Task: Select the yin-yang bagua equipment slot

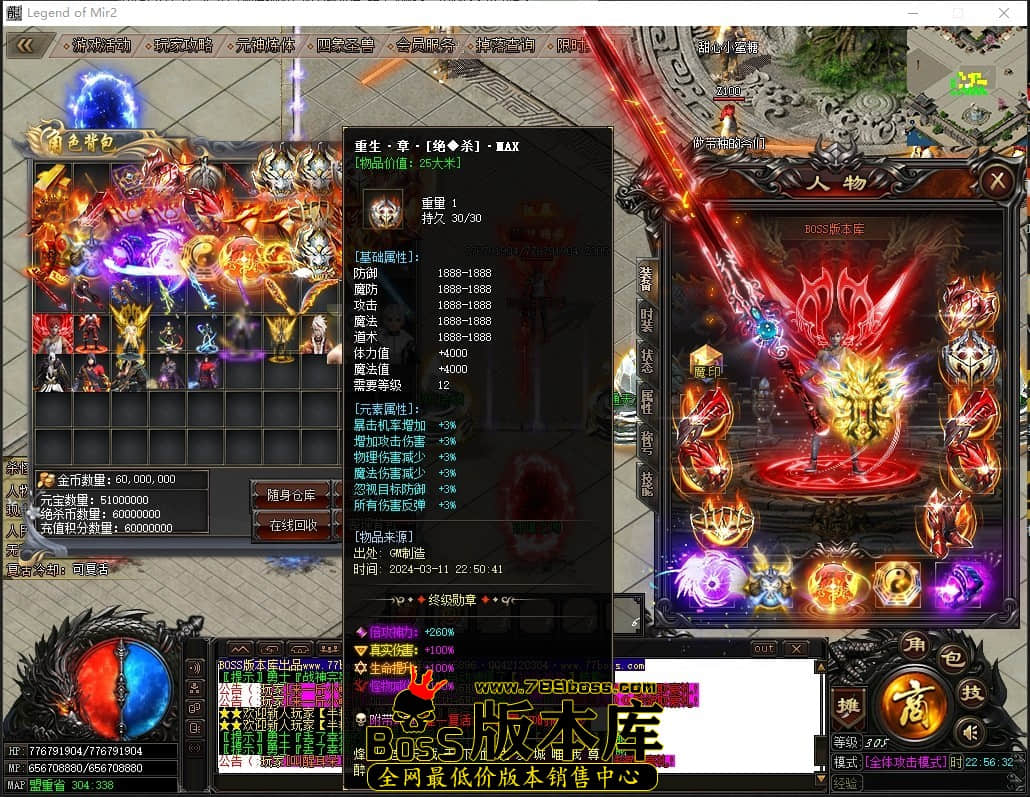Action: click(897, 583)
